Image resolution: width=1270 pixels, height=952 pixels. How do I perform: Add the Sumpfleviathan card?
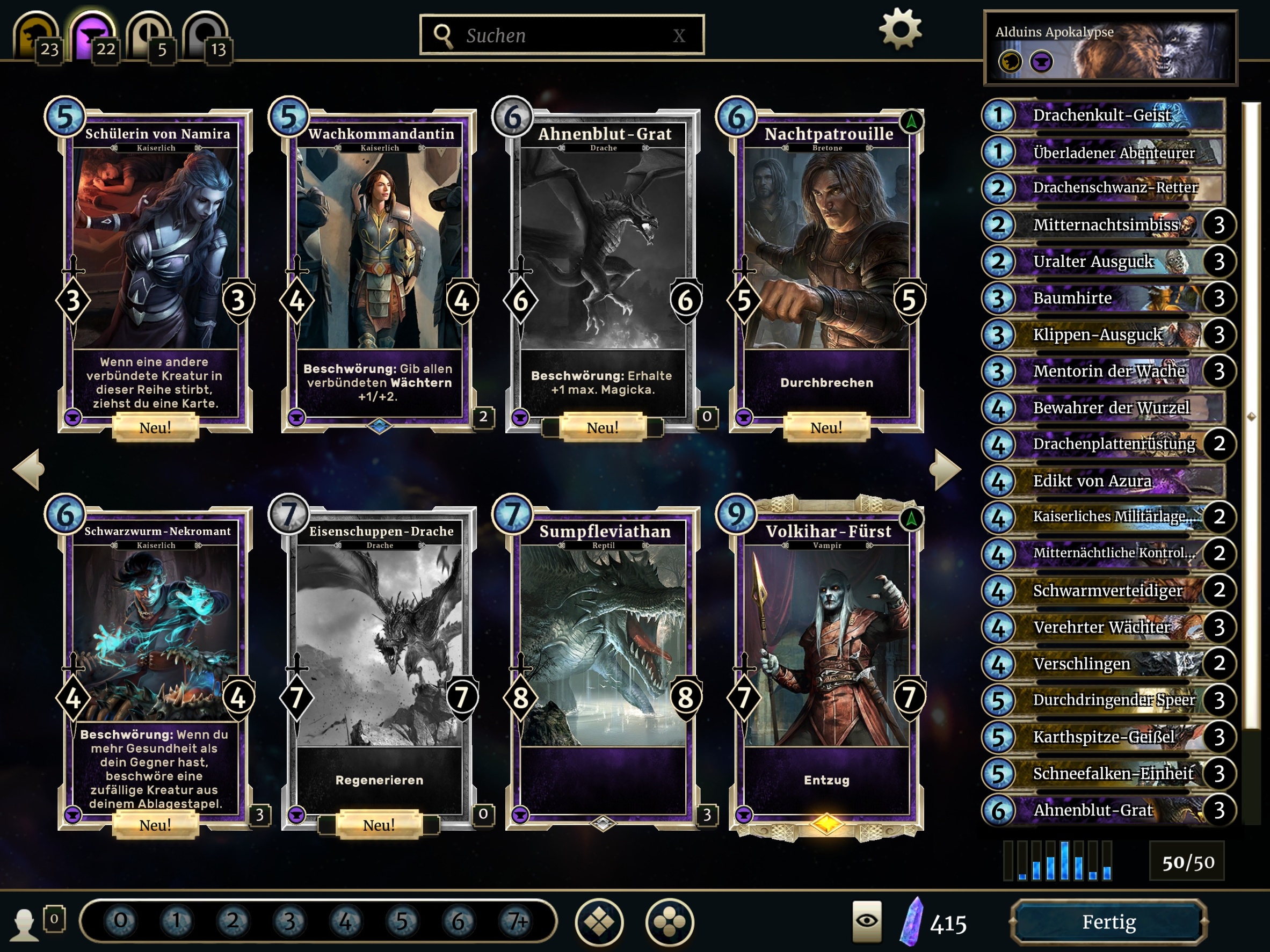click(x=603, y=666)
